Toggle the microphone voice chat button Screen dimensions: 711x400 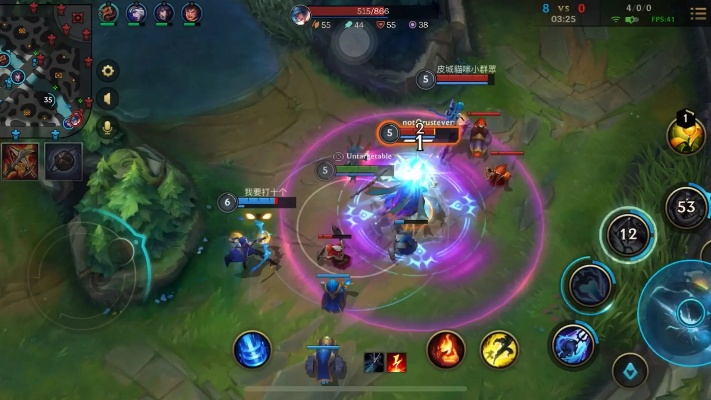point(107,126)
